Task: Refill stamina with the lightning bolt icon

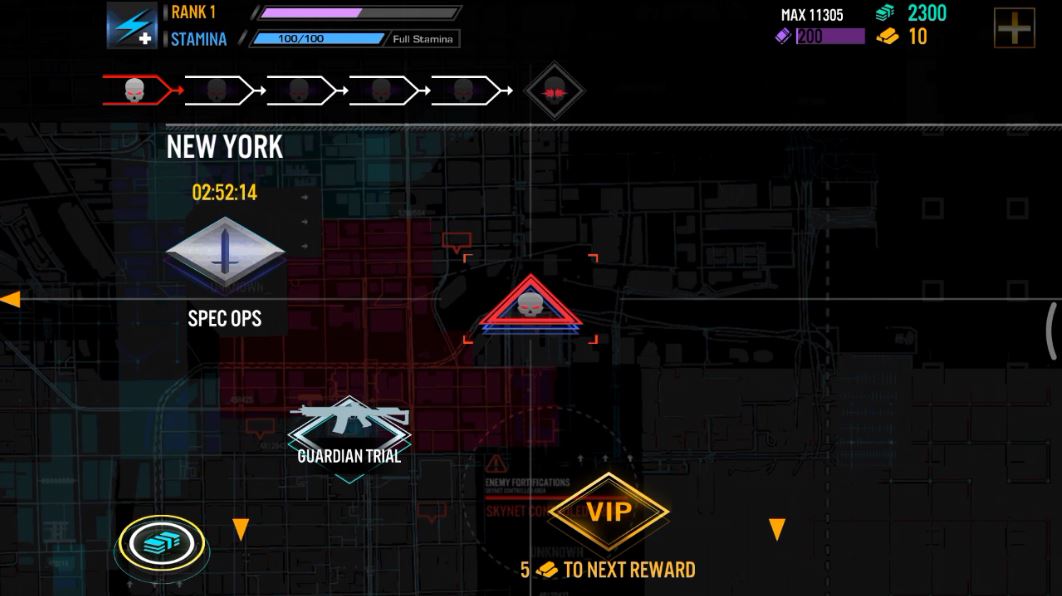Action: coord(133,26)
